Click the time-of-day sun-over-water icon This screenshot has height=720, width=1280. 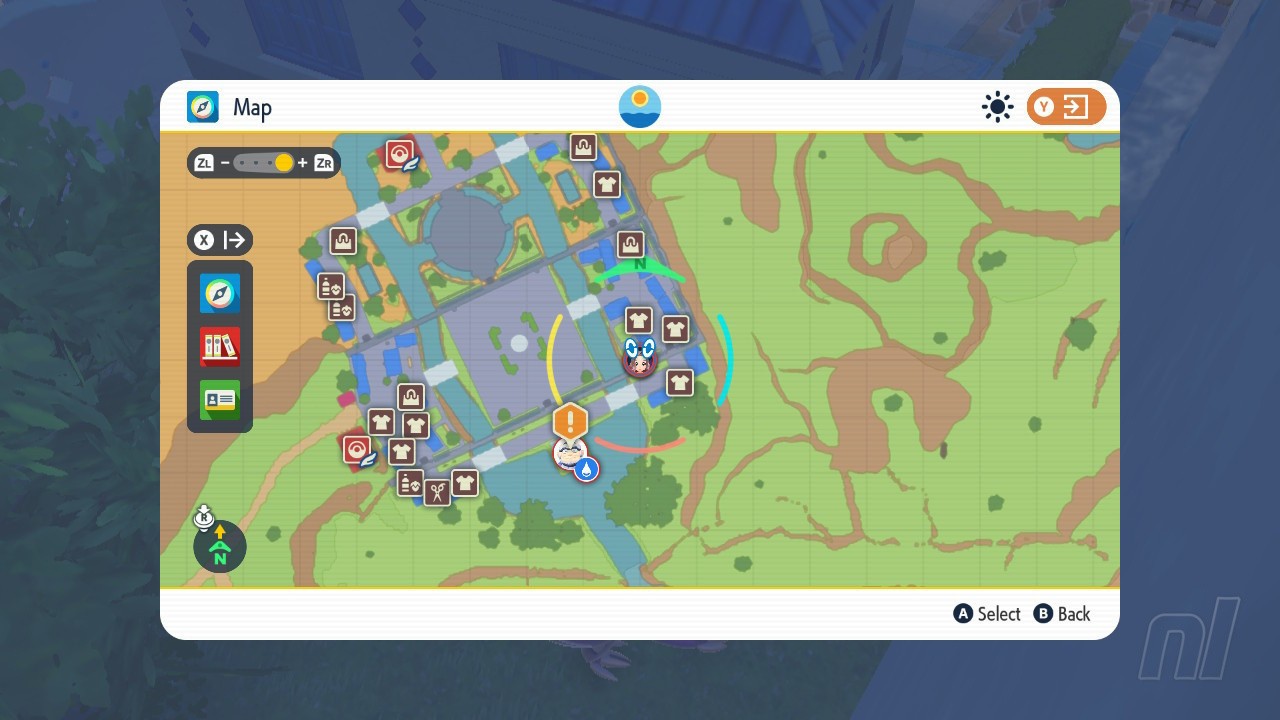point(640,107)
